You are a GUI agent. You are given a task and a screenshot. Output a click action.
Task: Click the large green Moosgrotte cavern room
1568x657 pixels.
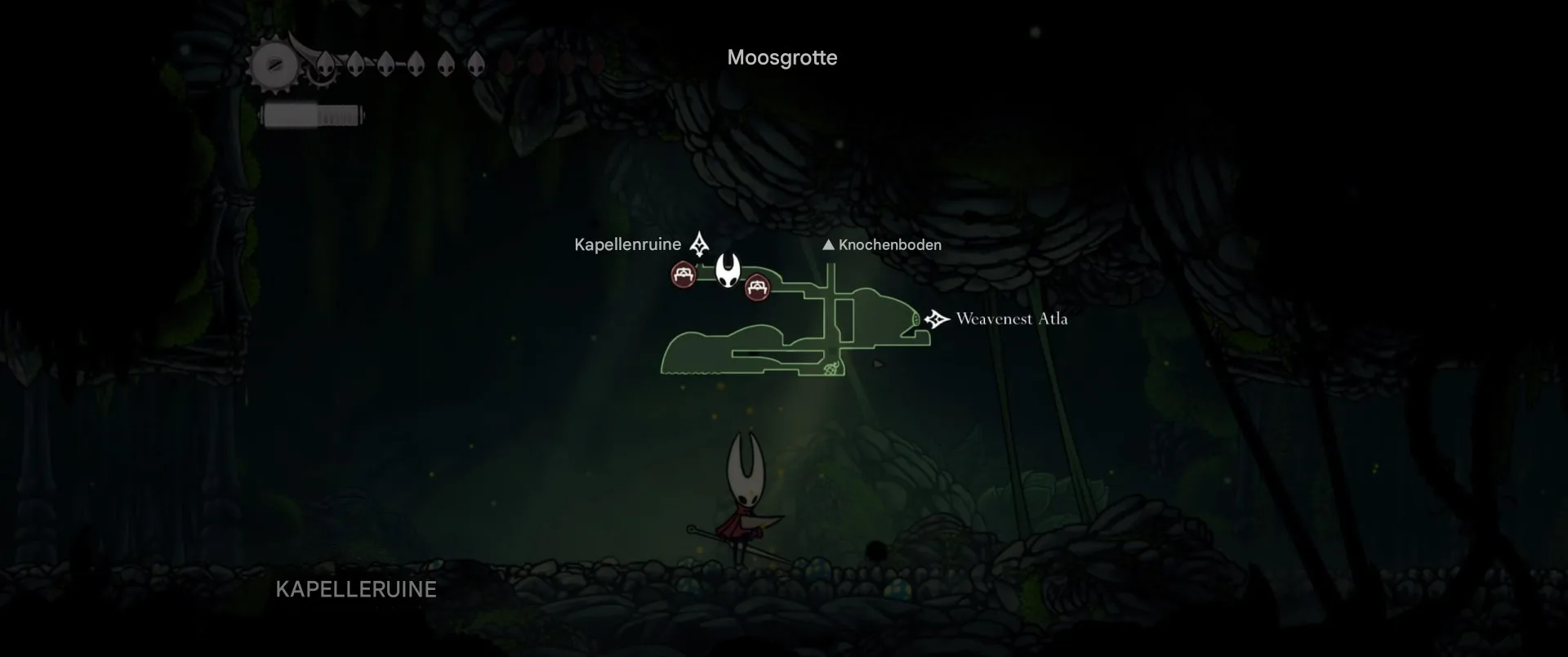(x=702, y=353)
